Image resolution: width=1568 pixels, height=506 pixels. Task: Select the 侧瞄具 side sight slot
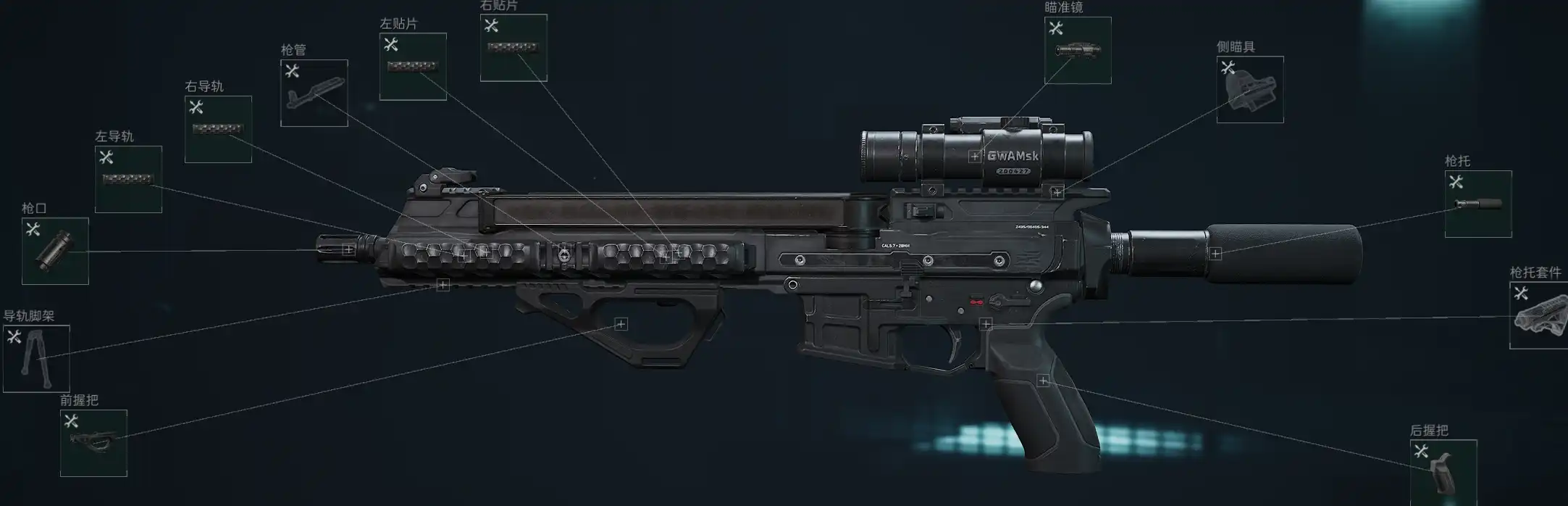pyautogui.click(x=1250, y=89)
